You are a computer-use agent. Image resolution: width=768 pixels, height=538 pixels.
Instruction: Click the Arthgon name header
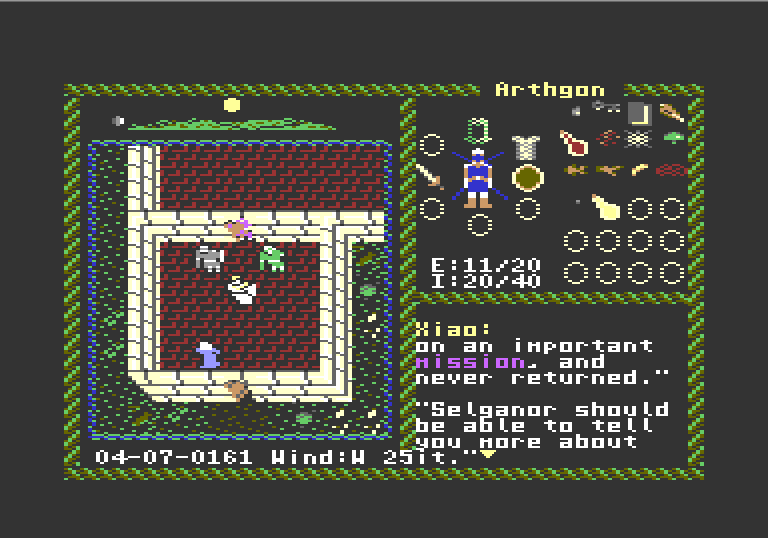[550, 90]
